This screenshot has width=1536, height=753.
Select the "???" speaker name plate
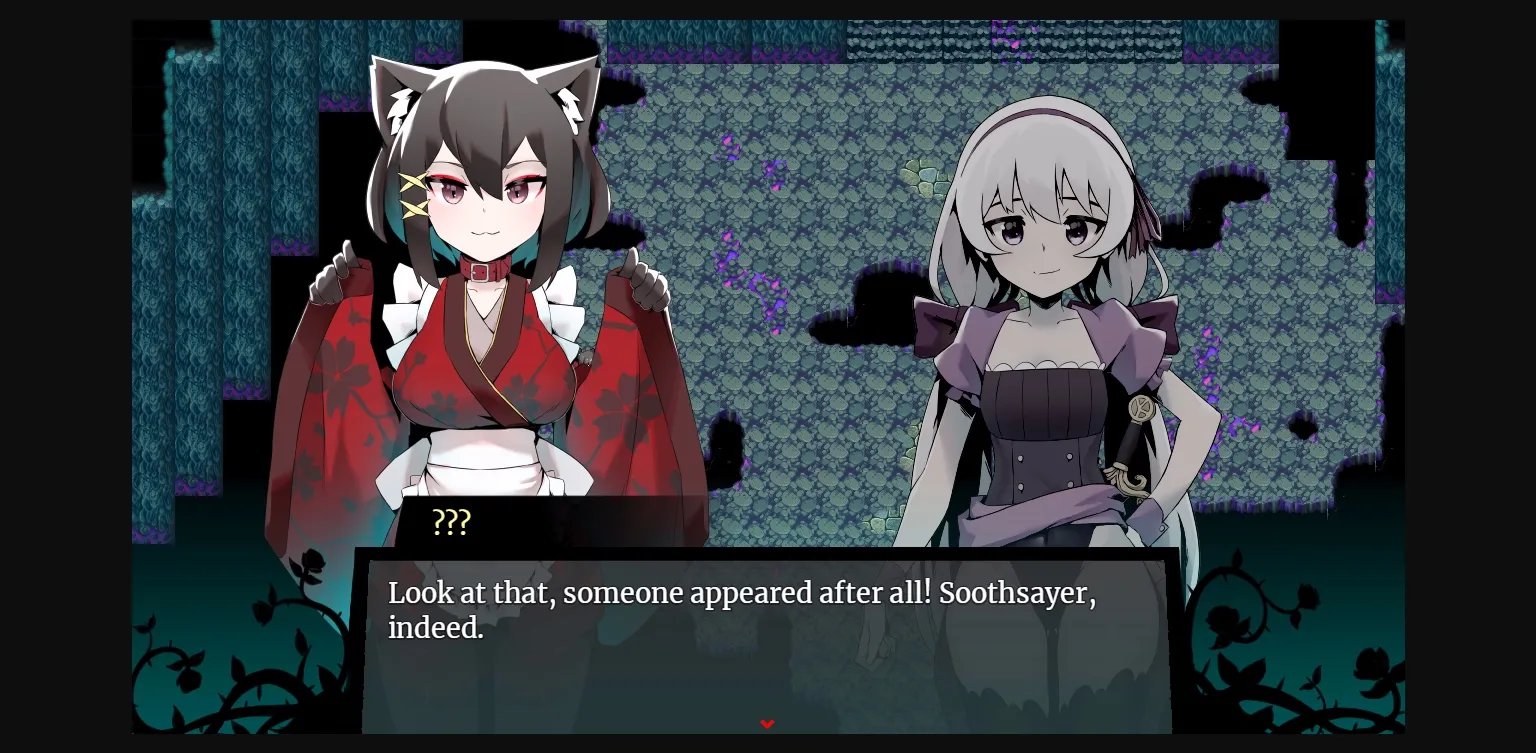(x=452, y=521)
